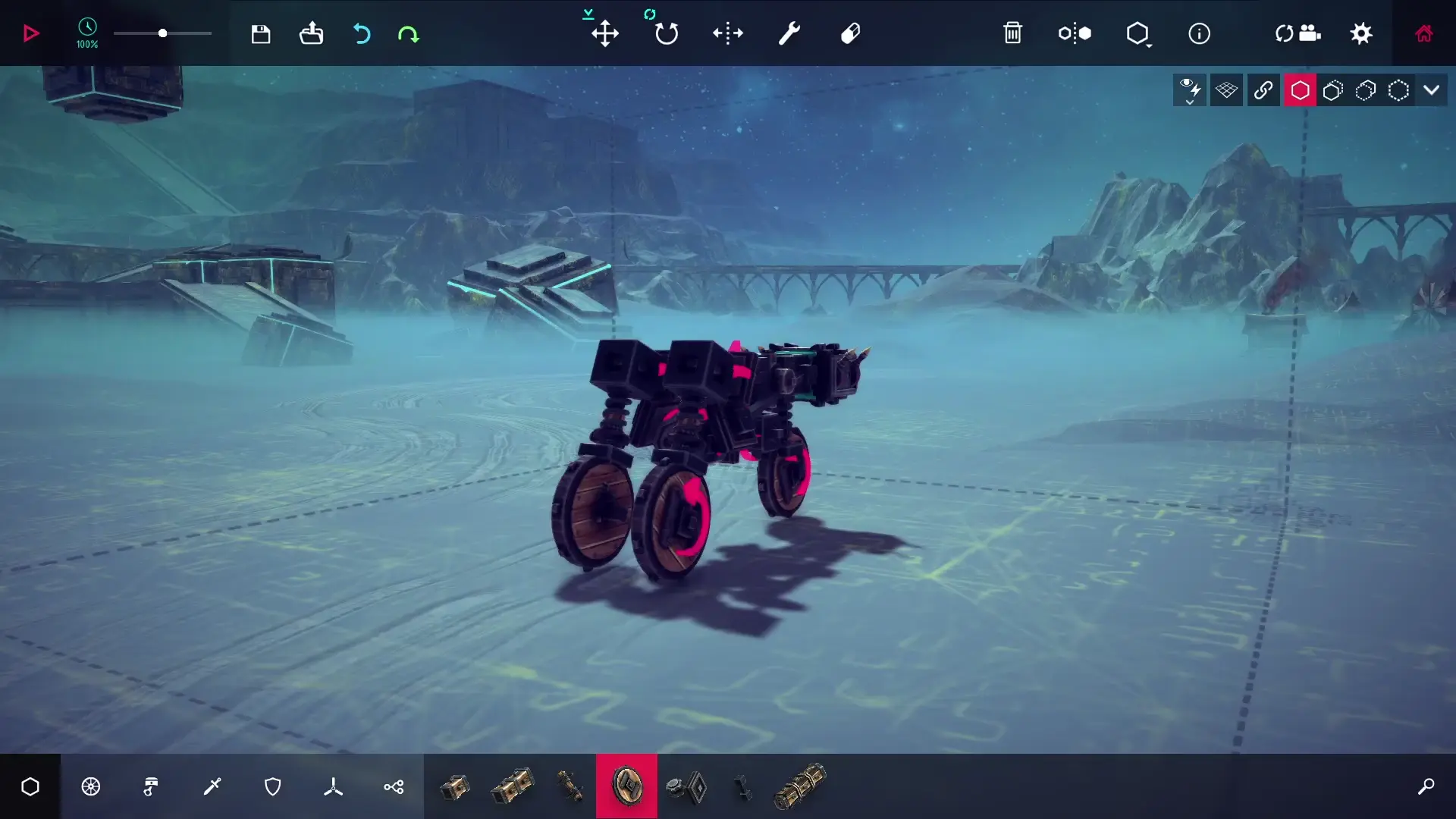Open the visibility toggle dropdown arrow

tap(1432, 89)
